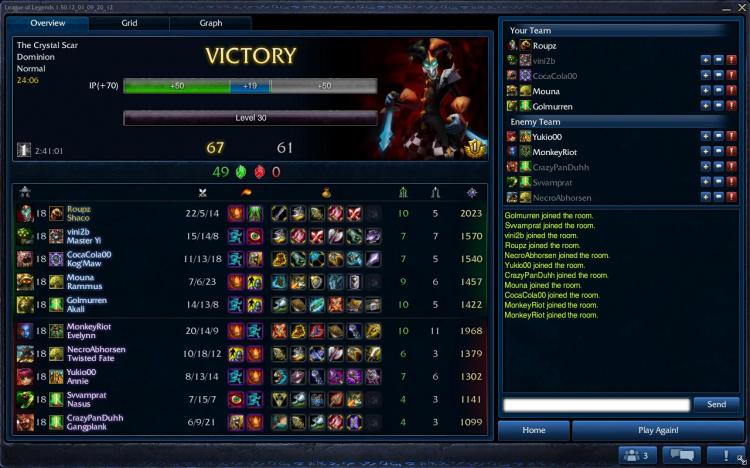Open the chat bubbles panel
Image resolution: width=750 pixels, height=468 pixels.
[x=681, y=455]
